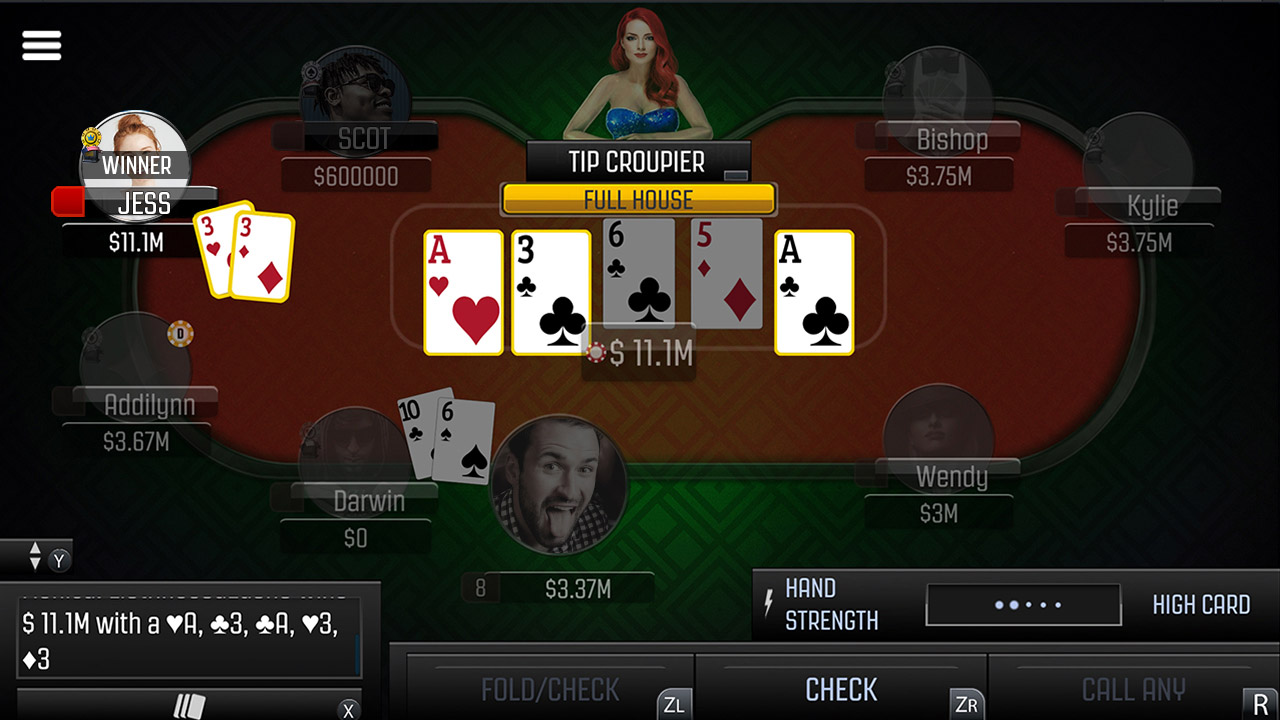This screenshot has width=1280, height=720.
Task: Click the dealer button chip near Addilynn
Action: pos(181,334)
